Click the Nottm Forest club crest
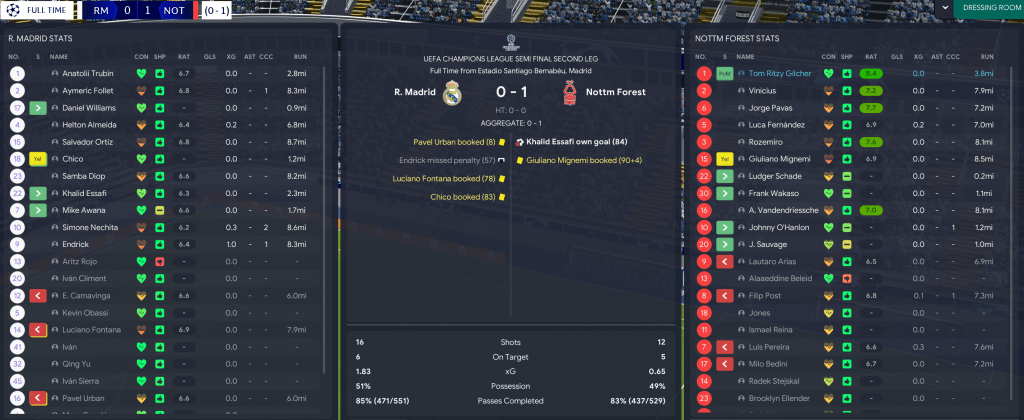 point(568,94)
